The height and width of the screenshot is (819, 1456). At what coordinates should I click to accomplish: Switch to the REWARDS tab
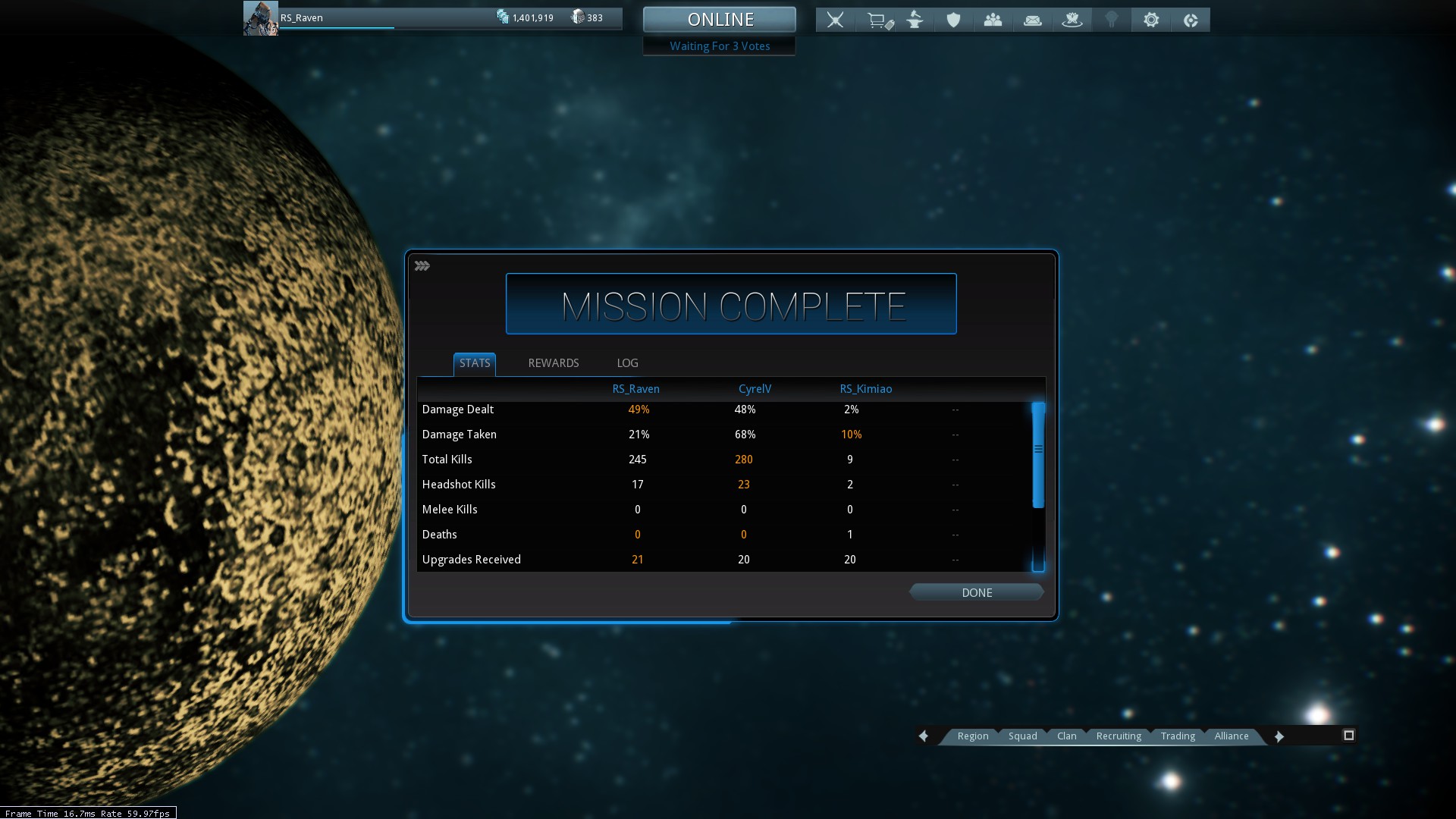click(553, 363)
